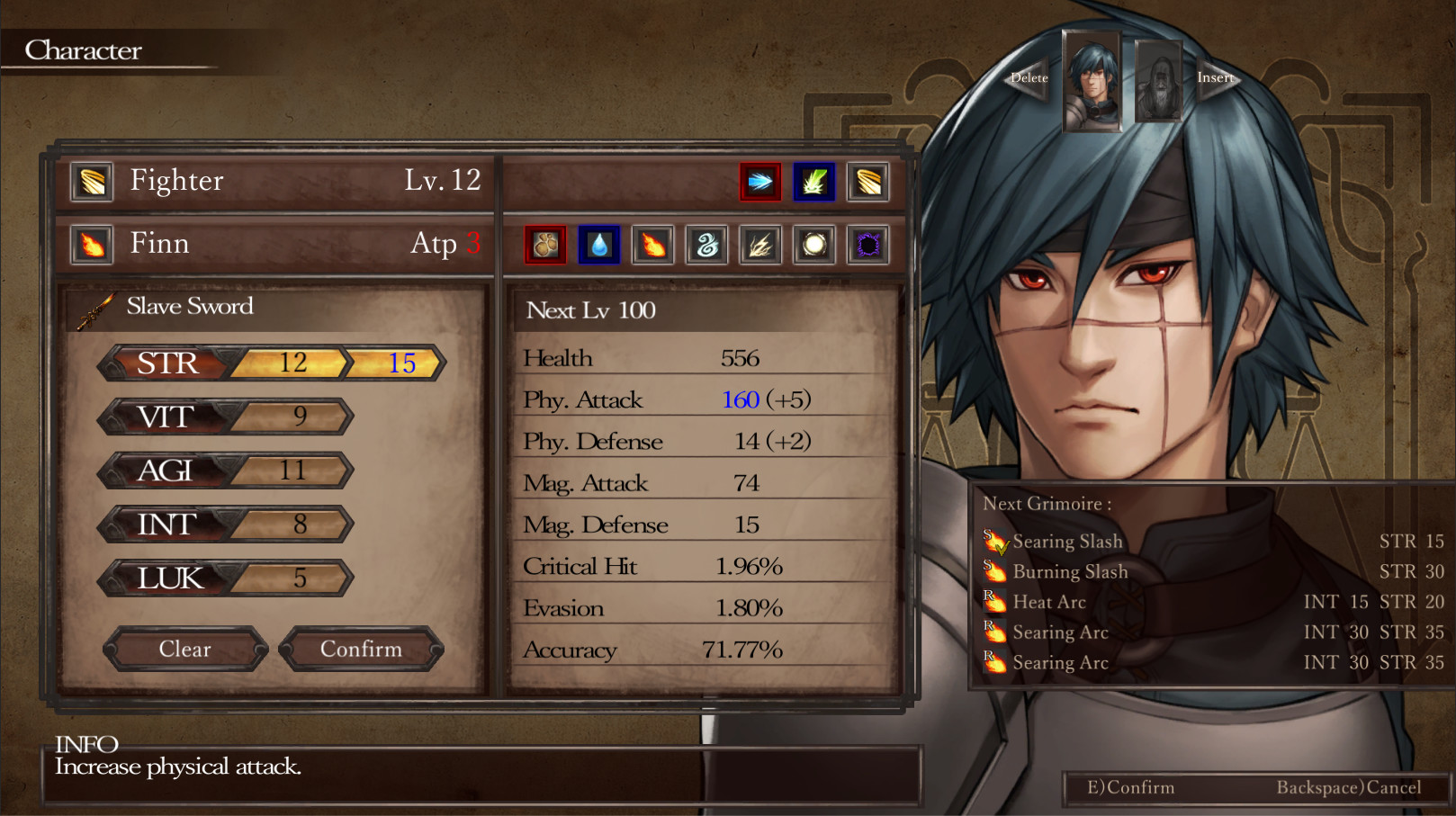Select the STR stat bar
This screenshot has height=816, width=1456.
click(270, 363)
